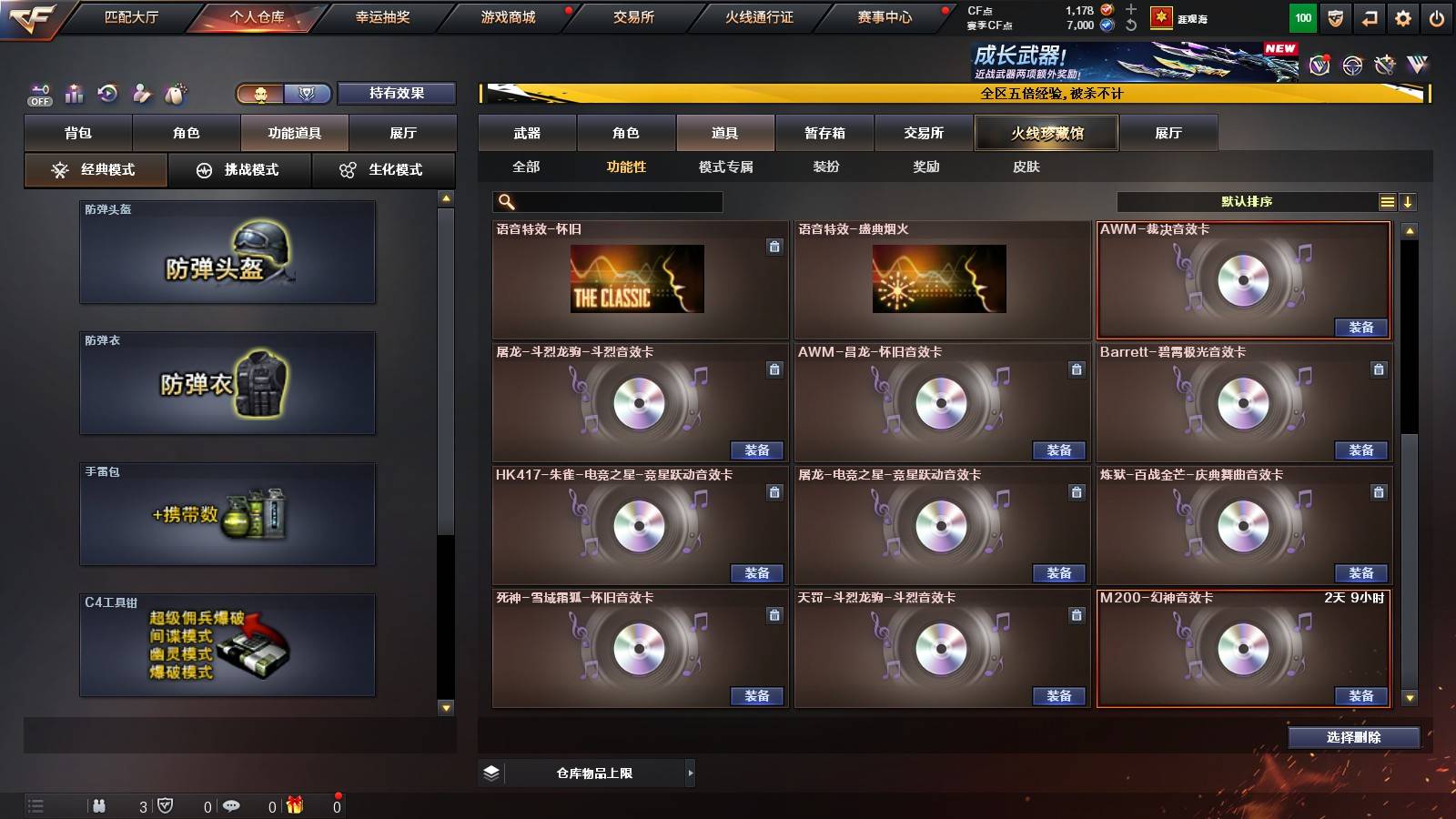This screenshot has height=819, width=1456.
Task: Click the power-off exit icon at top right
Action: (1438, 17)
